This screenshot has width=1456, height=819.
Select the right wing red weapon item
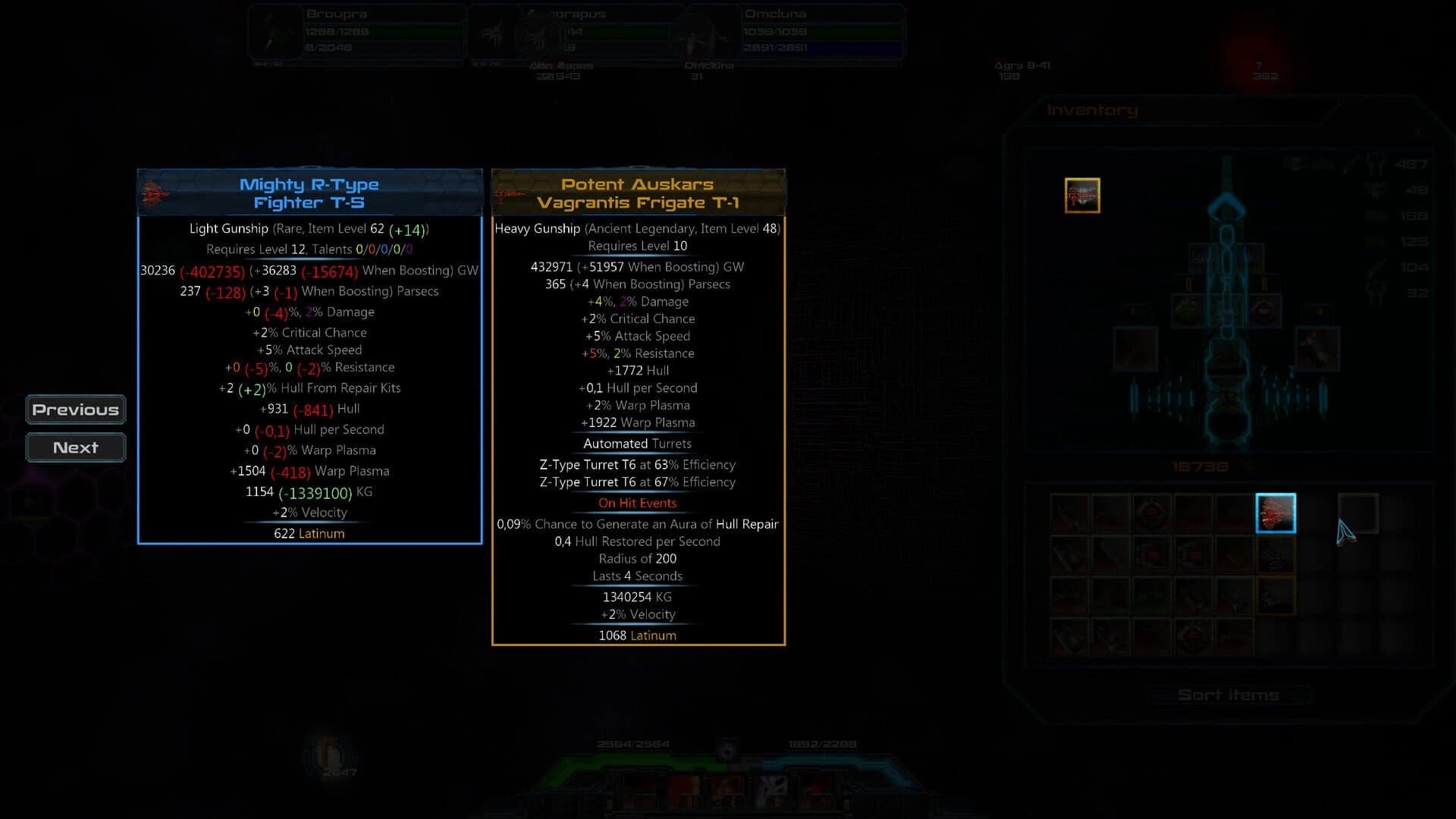(x=1317, y=347)
